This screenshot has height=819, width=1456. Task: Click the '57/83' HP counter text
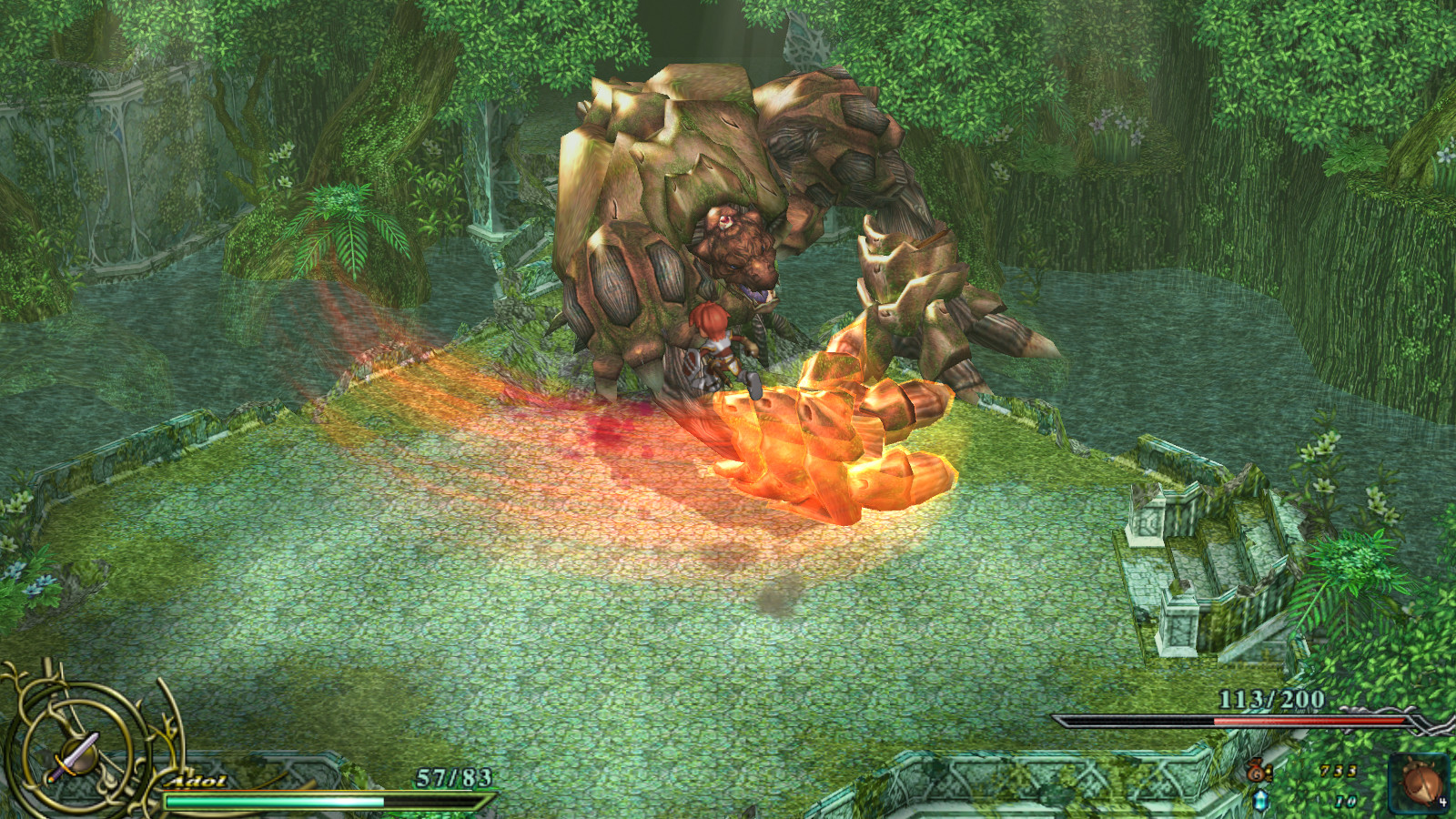click(x=452, y=775)
